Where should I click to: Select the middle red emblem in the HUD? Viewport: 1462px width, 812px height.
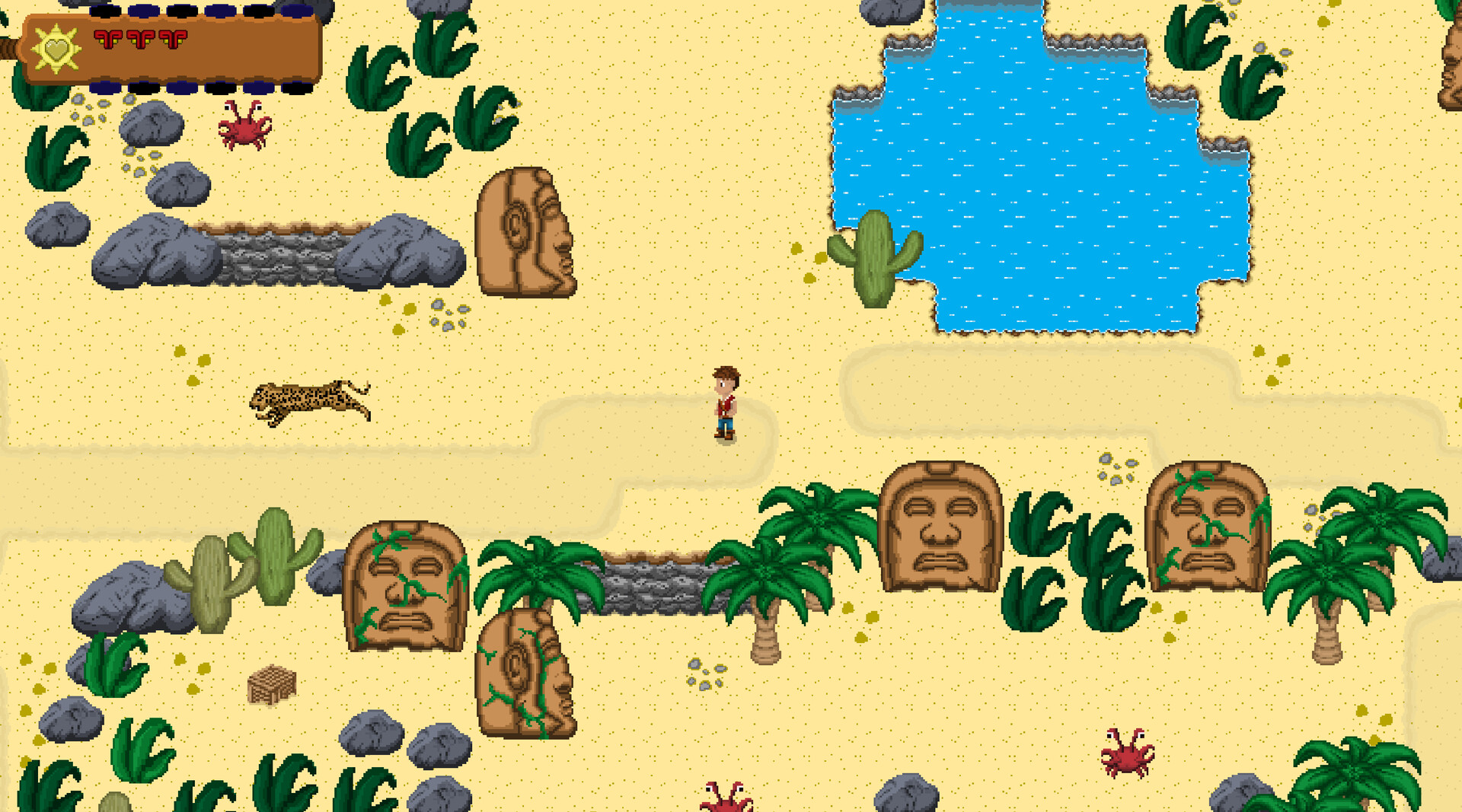141,40
